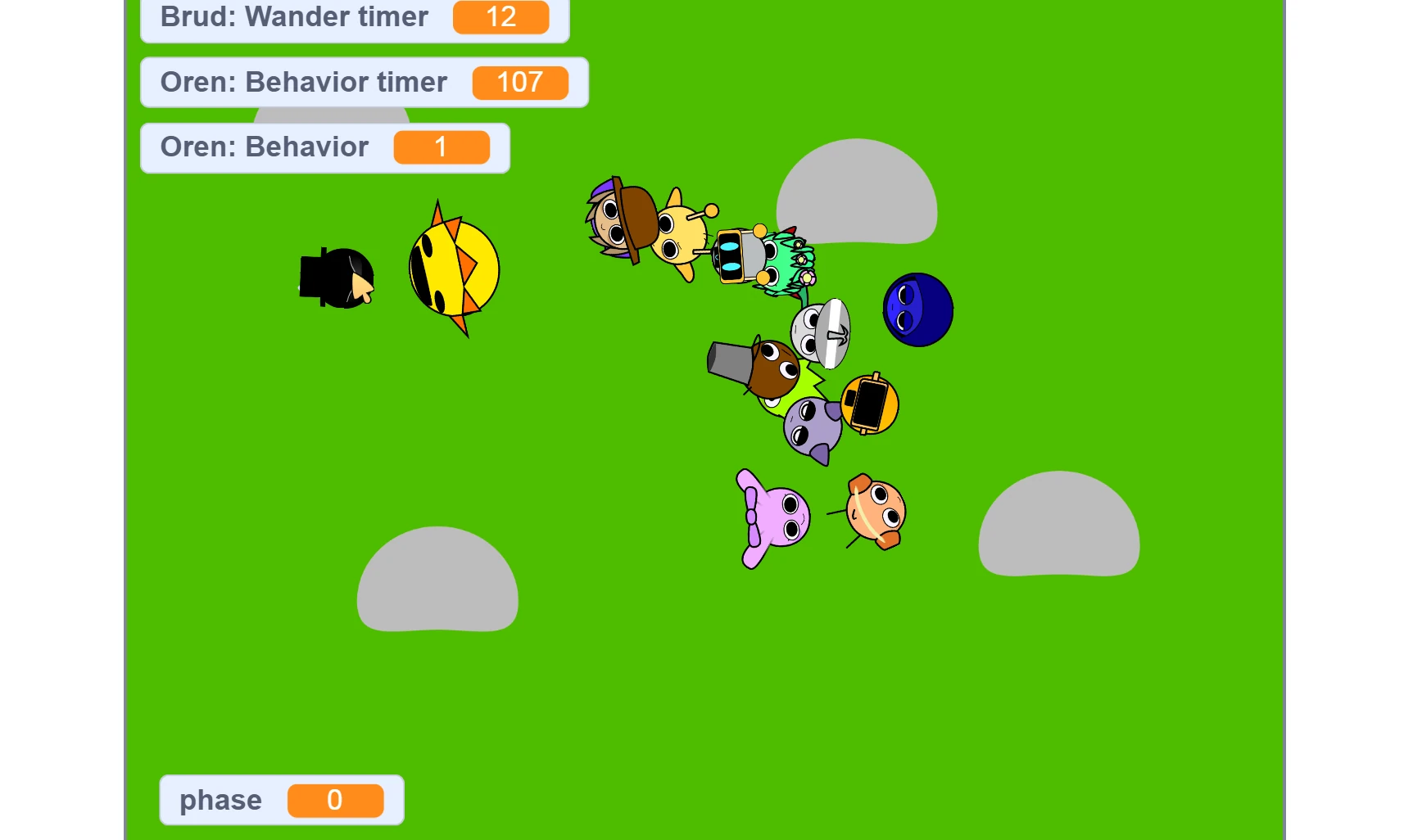Screen dimensions: 1404x840
Task: Toggle the Oren: Behavior timer readout
Action: click(364, 82)
